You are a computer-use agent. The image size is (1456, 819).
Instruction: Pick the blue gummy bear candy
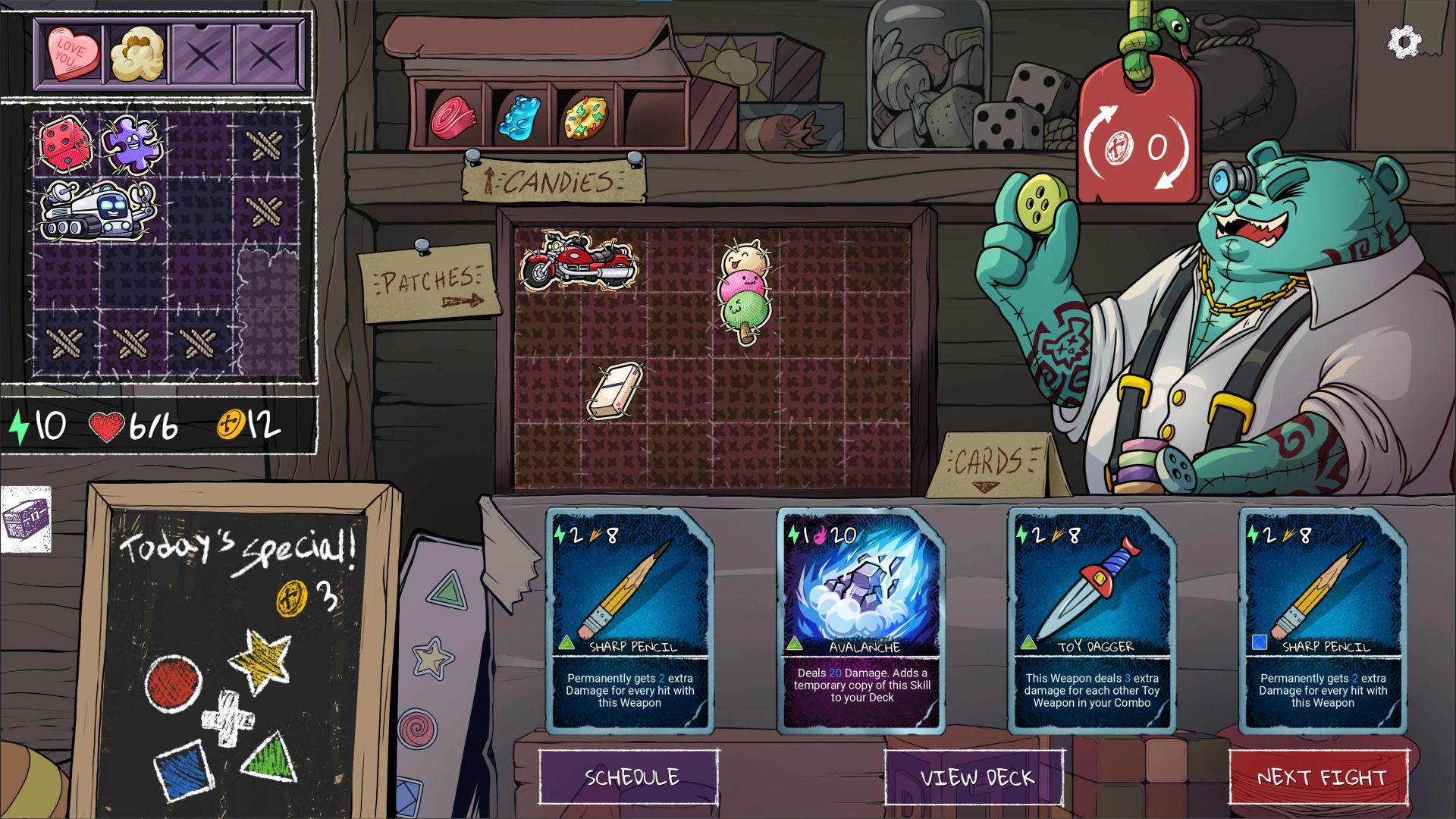coord(519,118)
